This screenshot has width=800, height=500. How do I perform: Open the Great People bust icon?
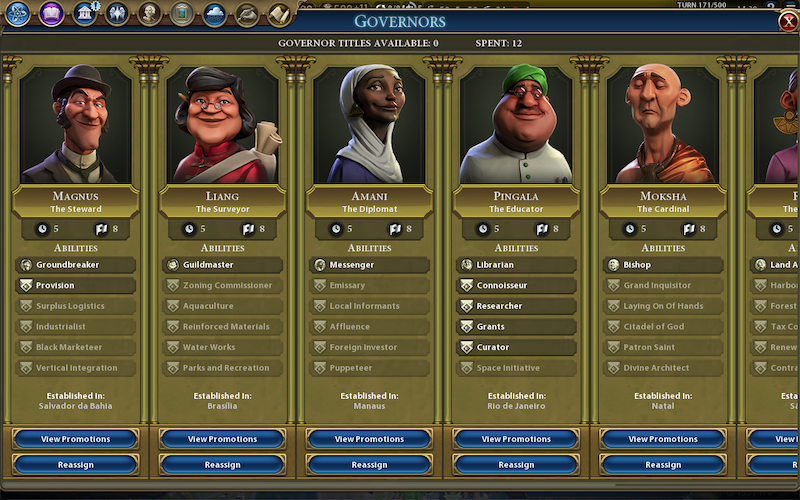(x=150, y=13)
